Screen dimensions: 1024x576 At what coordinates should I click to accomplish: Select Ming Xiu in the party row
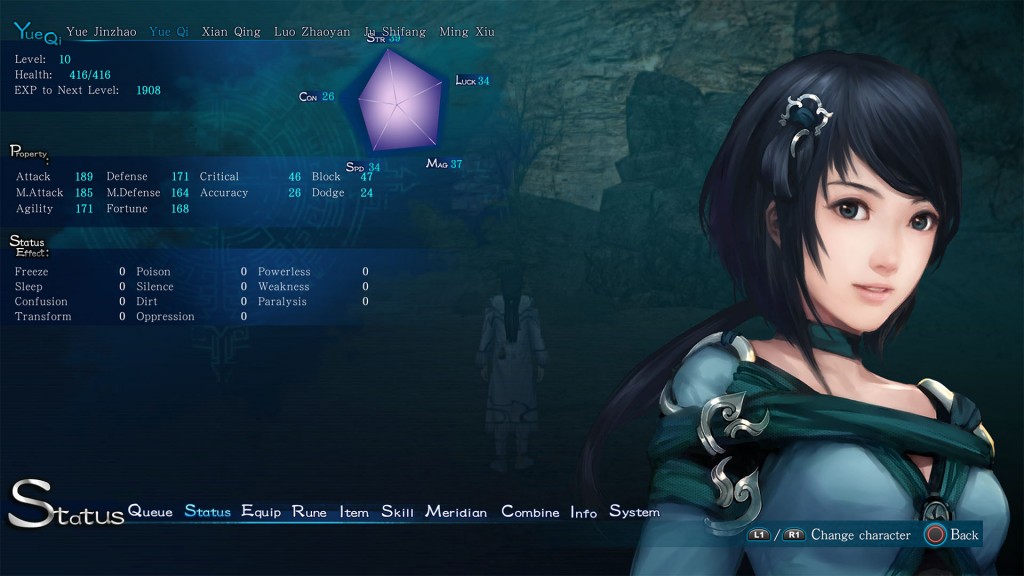click(x=467, y=32)
